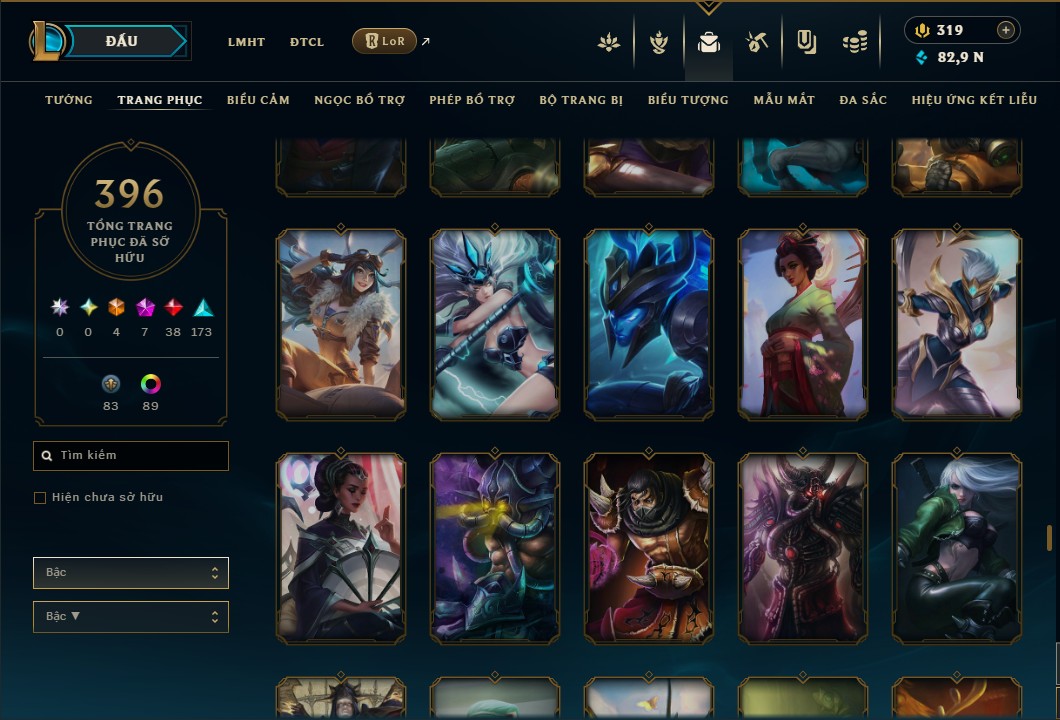The height and width of the screenshot is (720, 1060).
Task: Click the ĐẤU play button
Action: pos(122,41)
